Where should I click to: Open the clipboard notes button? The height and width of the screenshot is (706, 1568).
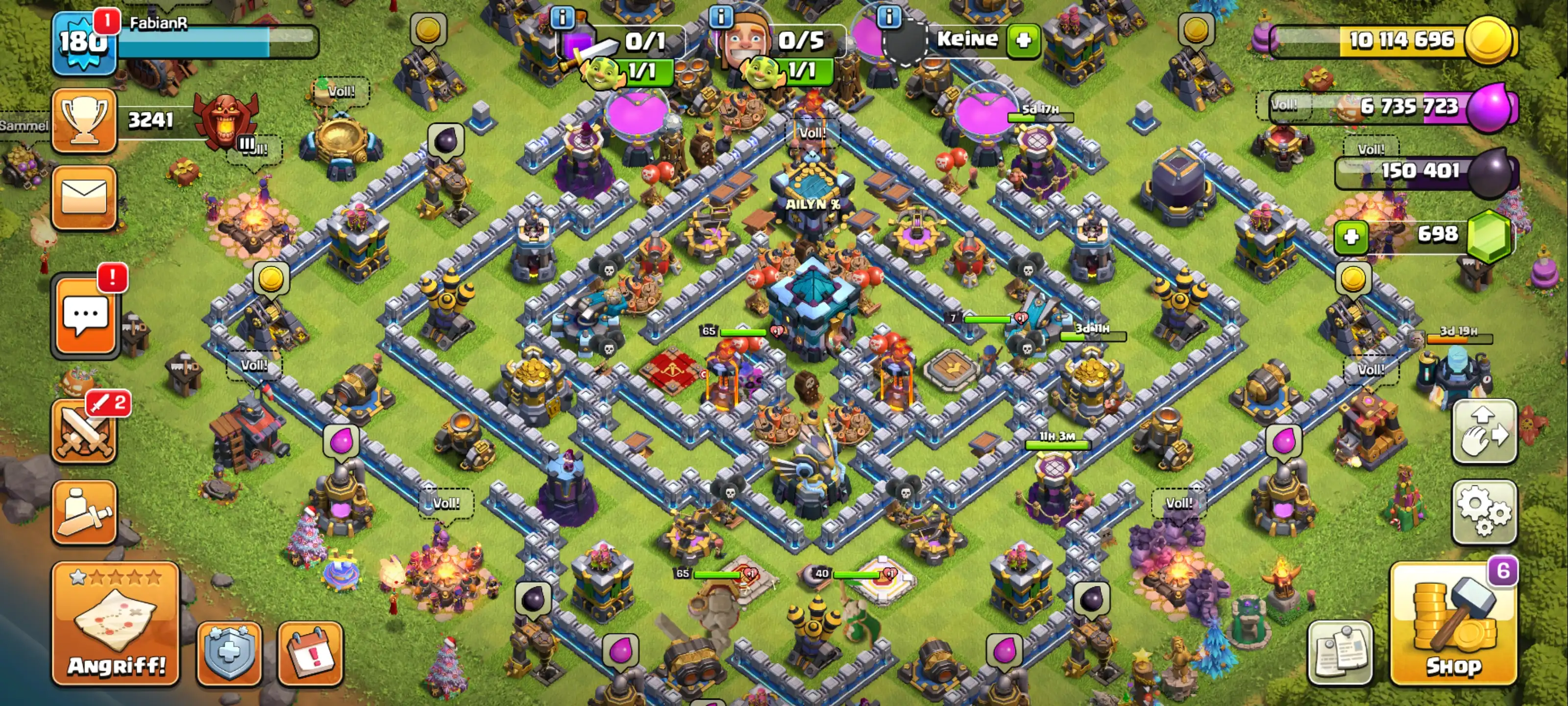[1340, 654]
